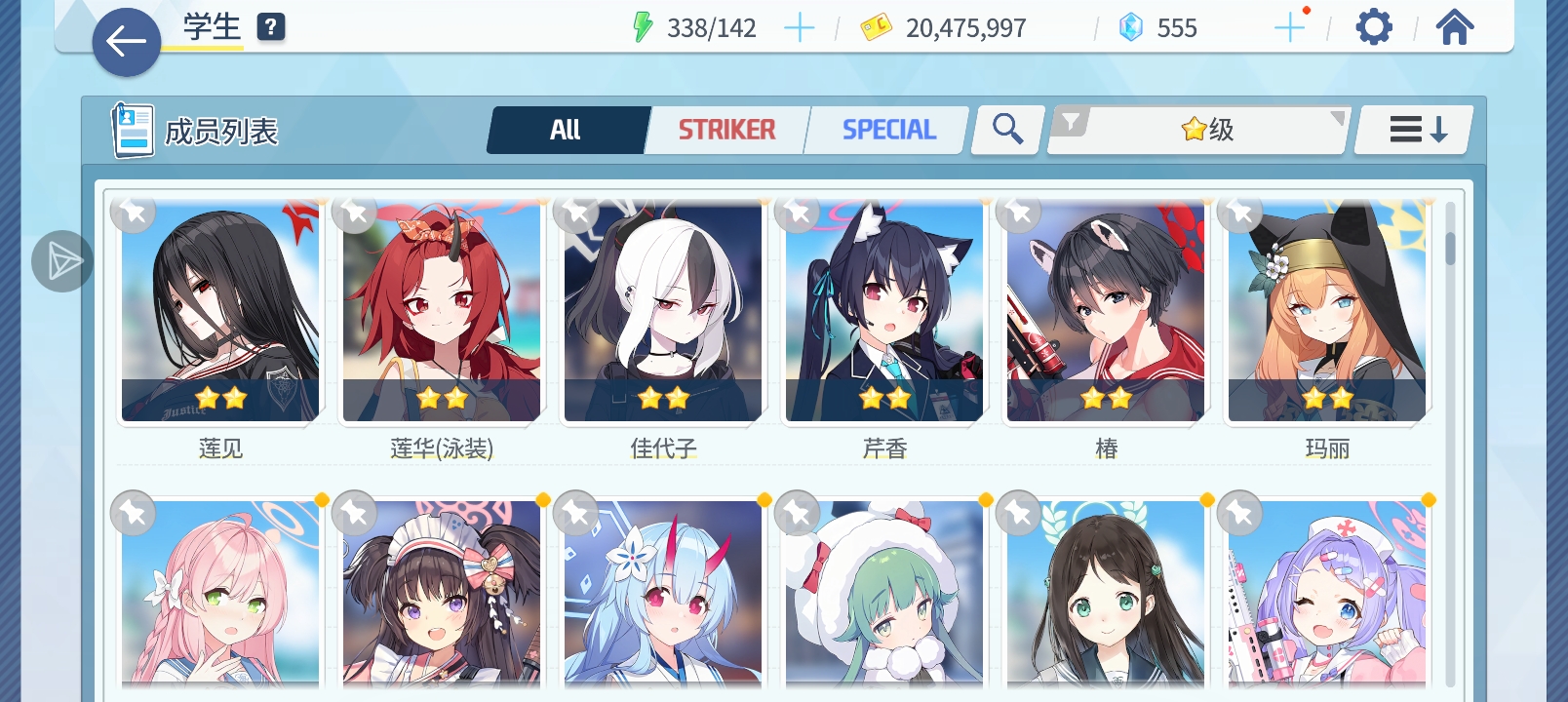The height and width of the screenshot is (702, 1568).
Task: Open the filter funnel icon
Action: 1073,122
